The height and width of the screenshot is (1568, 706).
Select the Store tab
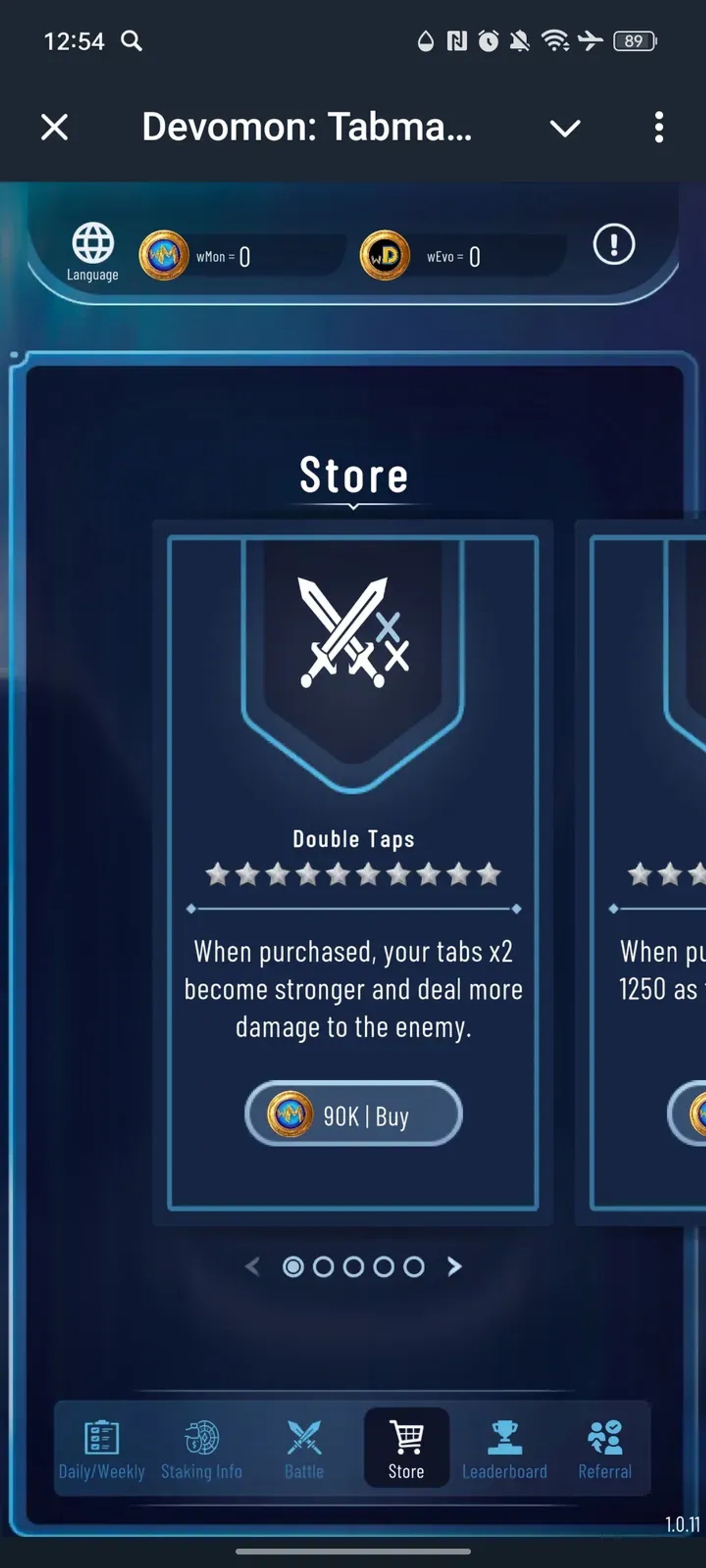pyautogui.click(x=406, y=1449)
